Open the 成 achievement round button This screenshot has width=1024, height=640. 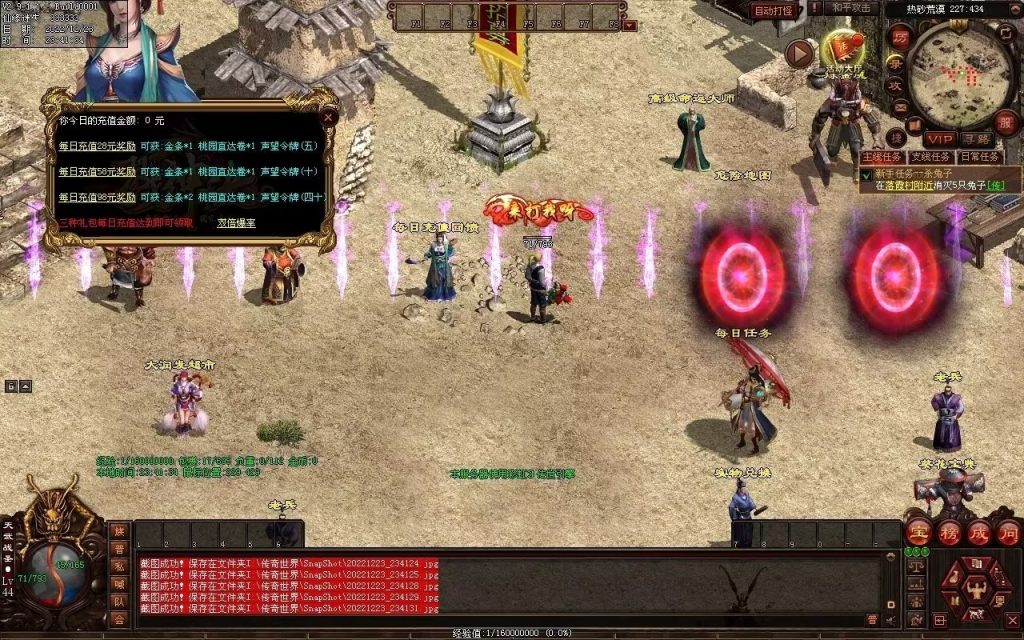click(x=979, y=532)
